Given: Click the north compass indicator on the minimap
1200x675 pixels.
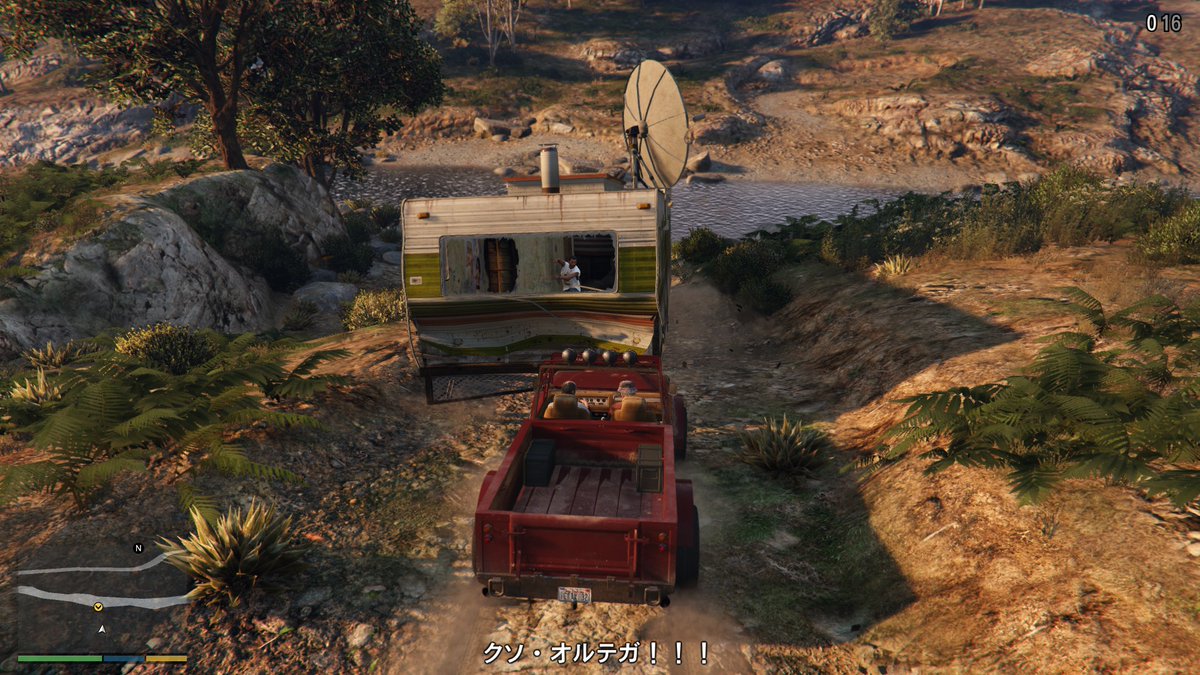Looking at the screenshot, I should (x=138, y=548).
